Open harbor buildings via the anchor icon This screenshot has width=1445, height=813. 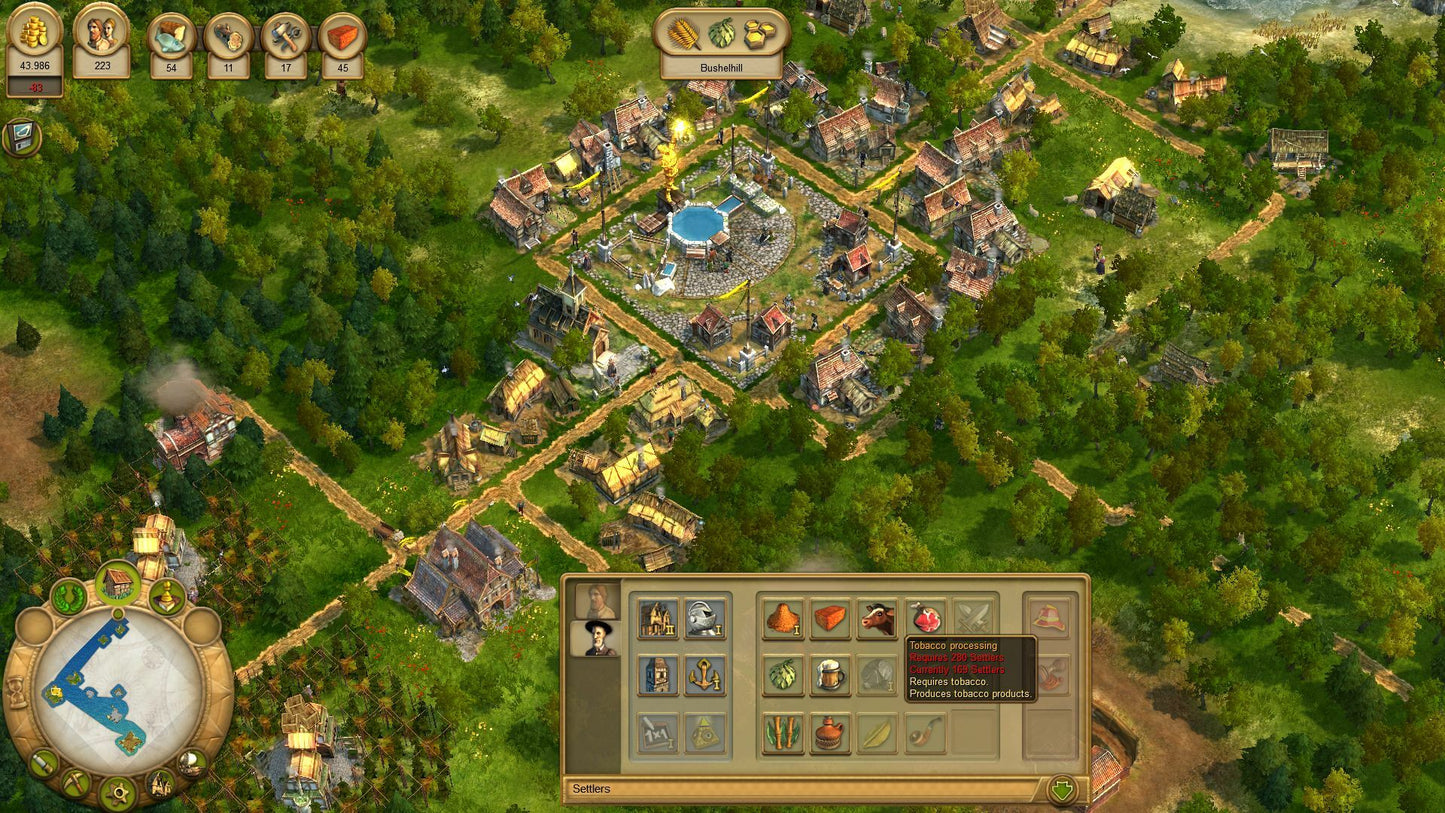tap(706, 674)
